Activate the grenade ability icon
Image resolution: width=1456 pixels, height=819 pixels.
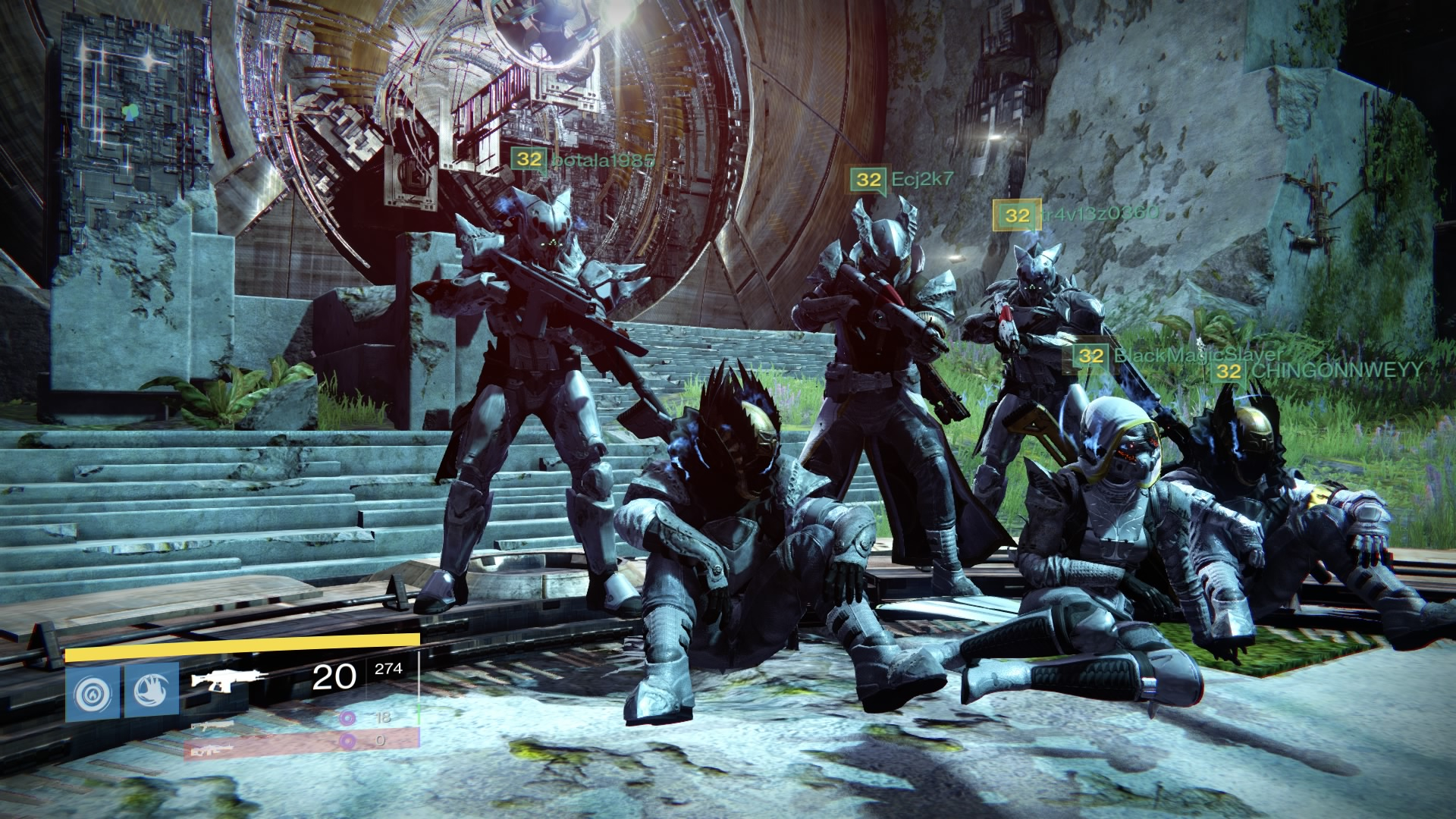click(x=92, y=692)
